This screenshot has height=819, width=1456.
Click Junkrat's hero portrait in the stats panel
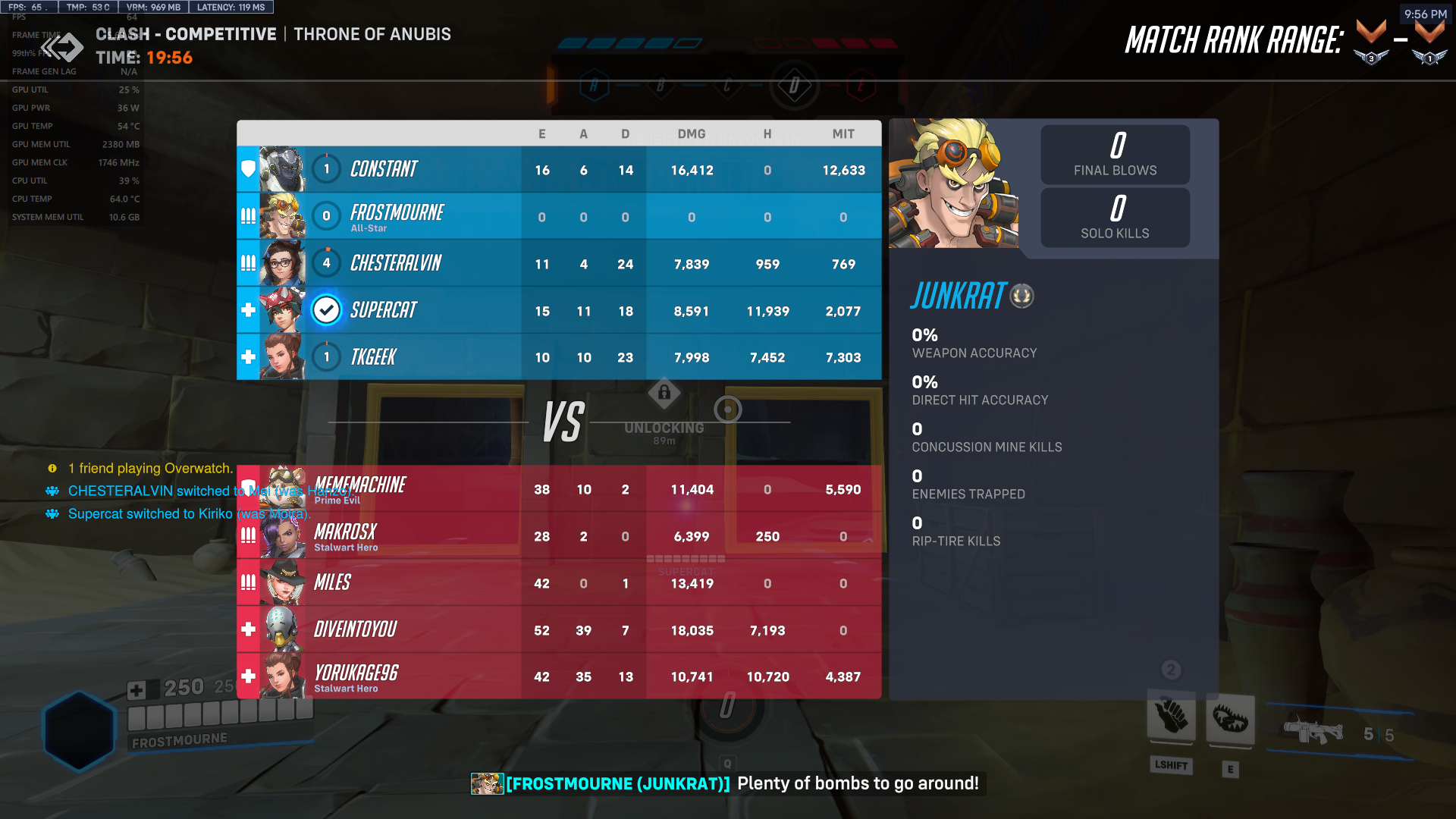point(955,186)
